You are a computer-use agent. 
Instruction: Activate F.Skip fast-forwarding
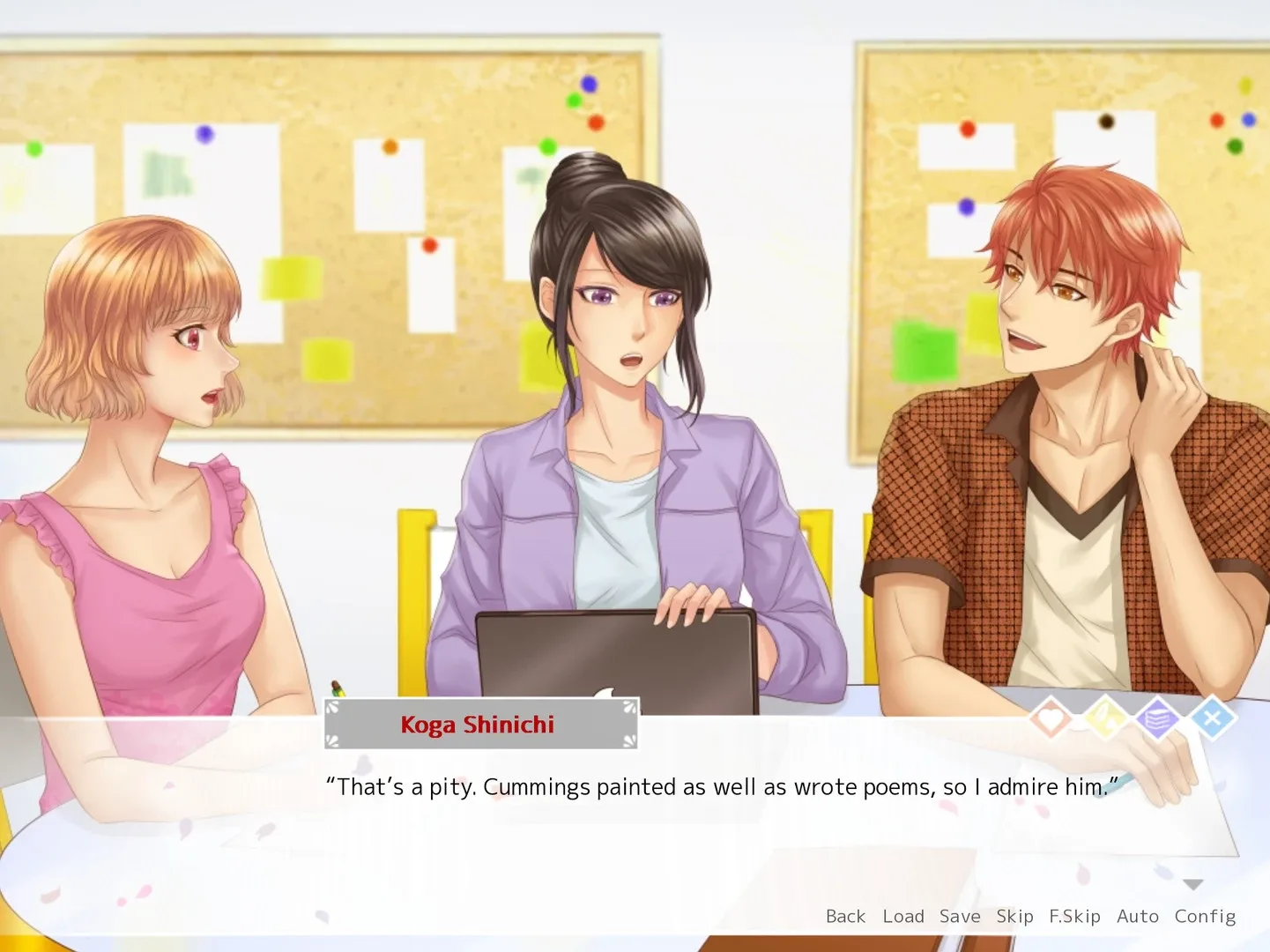click(x=1075, y=916)
